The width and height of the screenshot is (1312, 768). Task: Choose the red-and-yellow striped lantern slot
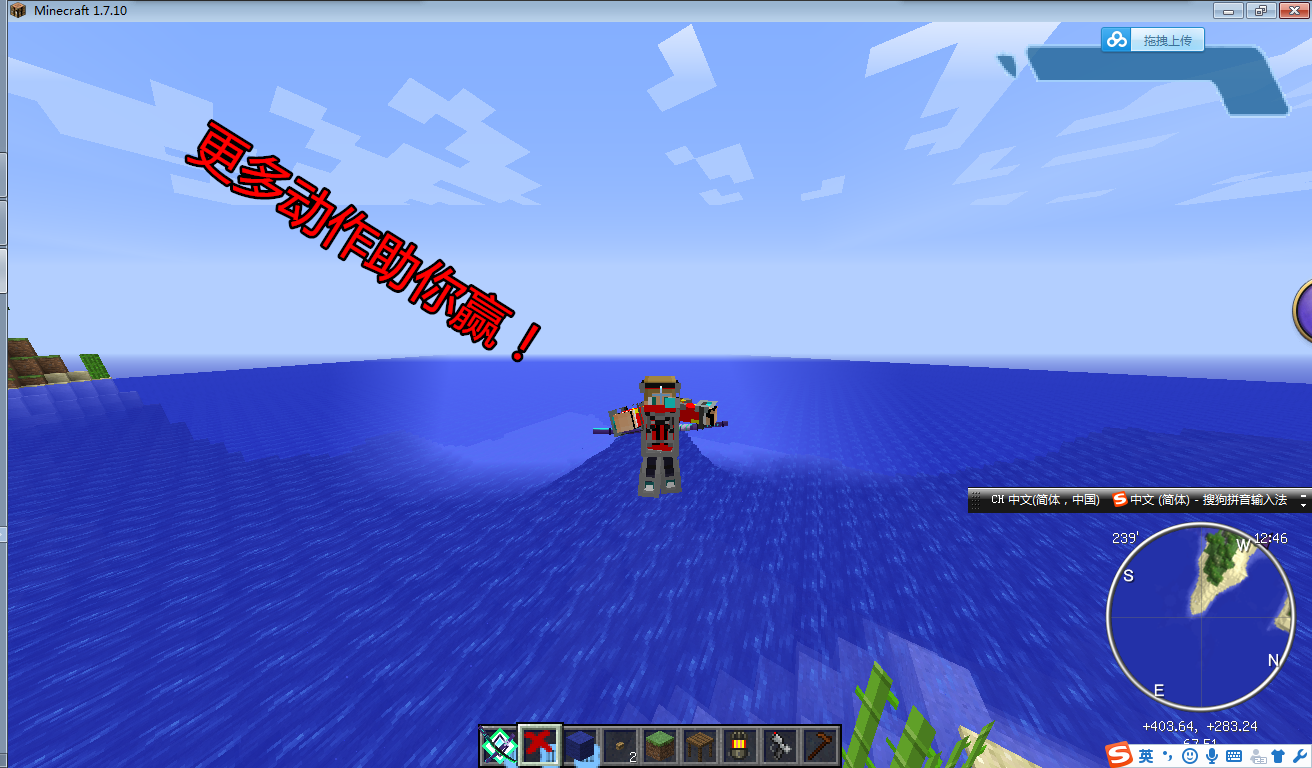(740, 746)
